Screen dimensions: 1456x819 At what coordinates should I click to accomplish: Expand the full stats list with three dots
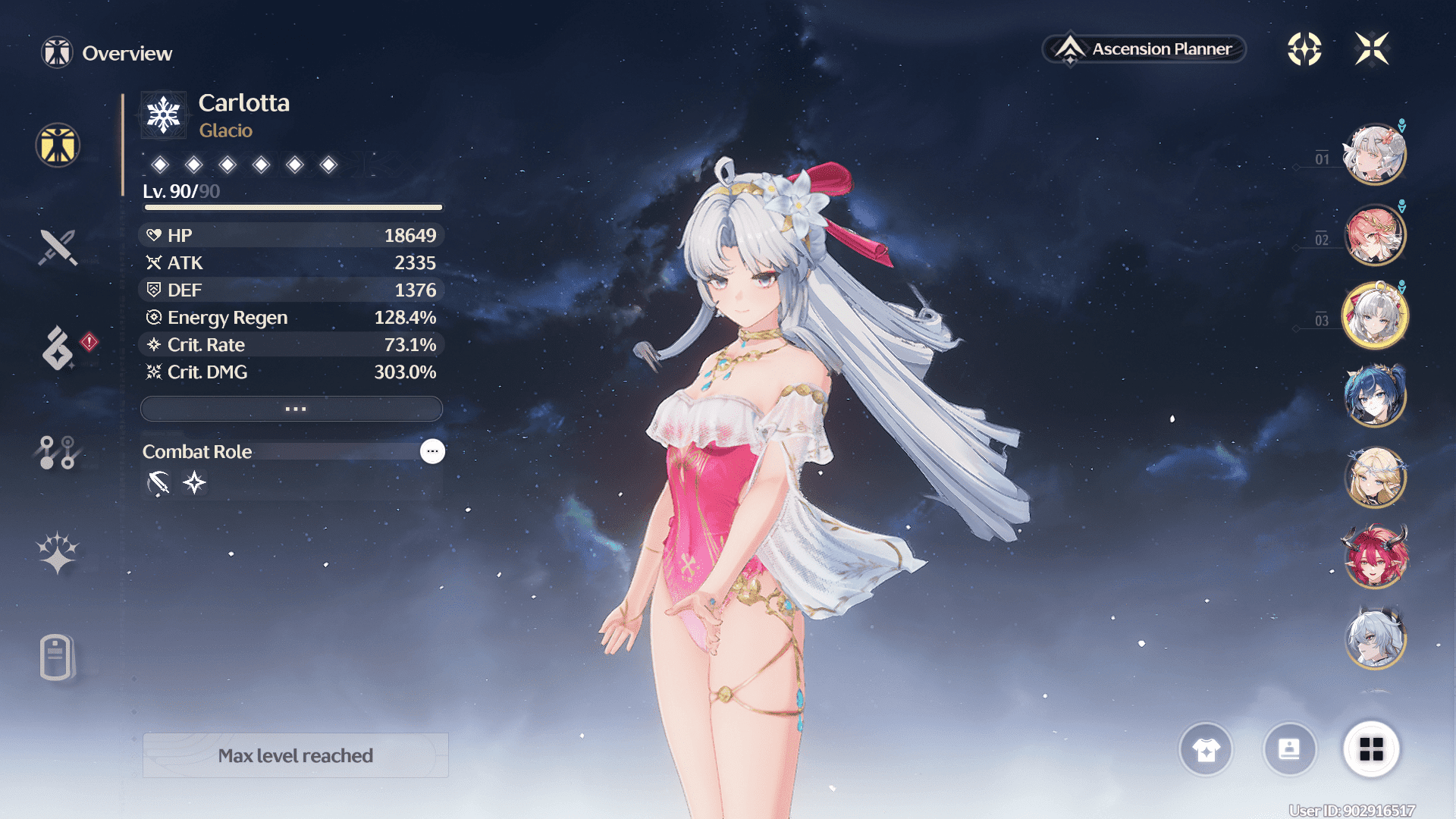[292, 409]
